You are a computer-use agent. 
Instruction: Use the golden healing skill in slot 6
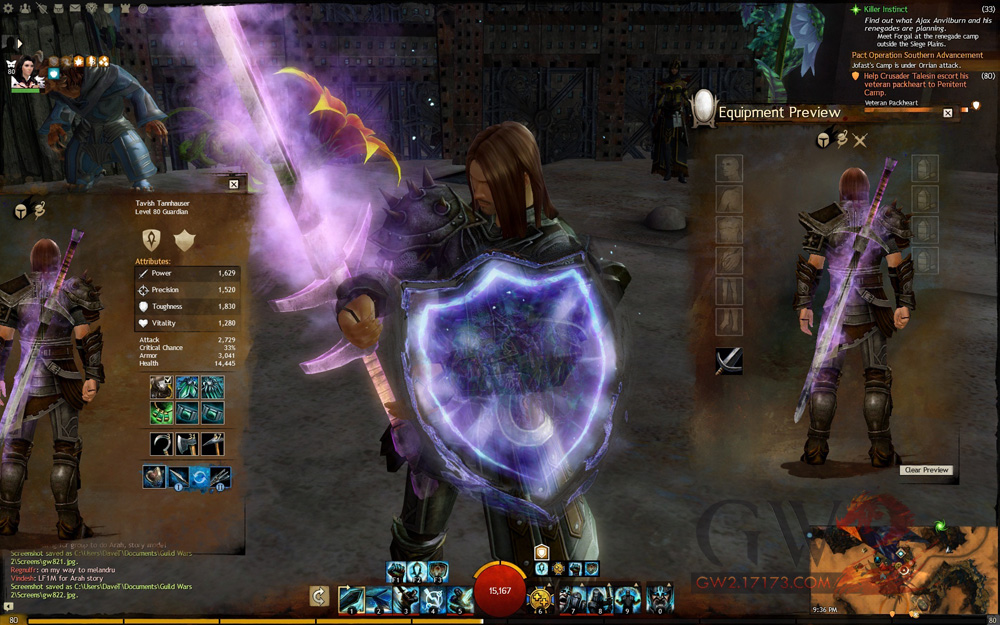[541, 598]
